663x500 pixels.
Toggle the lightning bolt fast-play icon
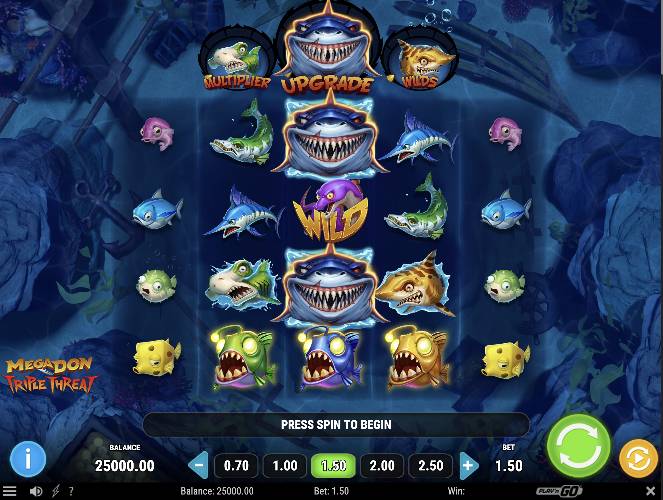click(x=54, y=491)
